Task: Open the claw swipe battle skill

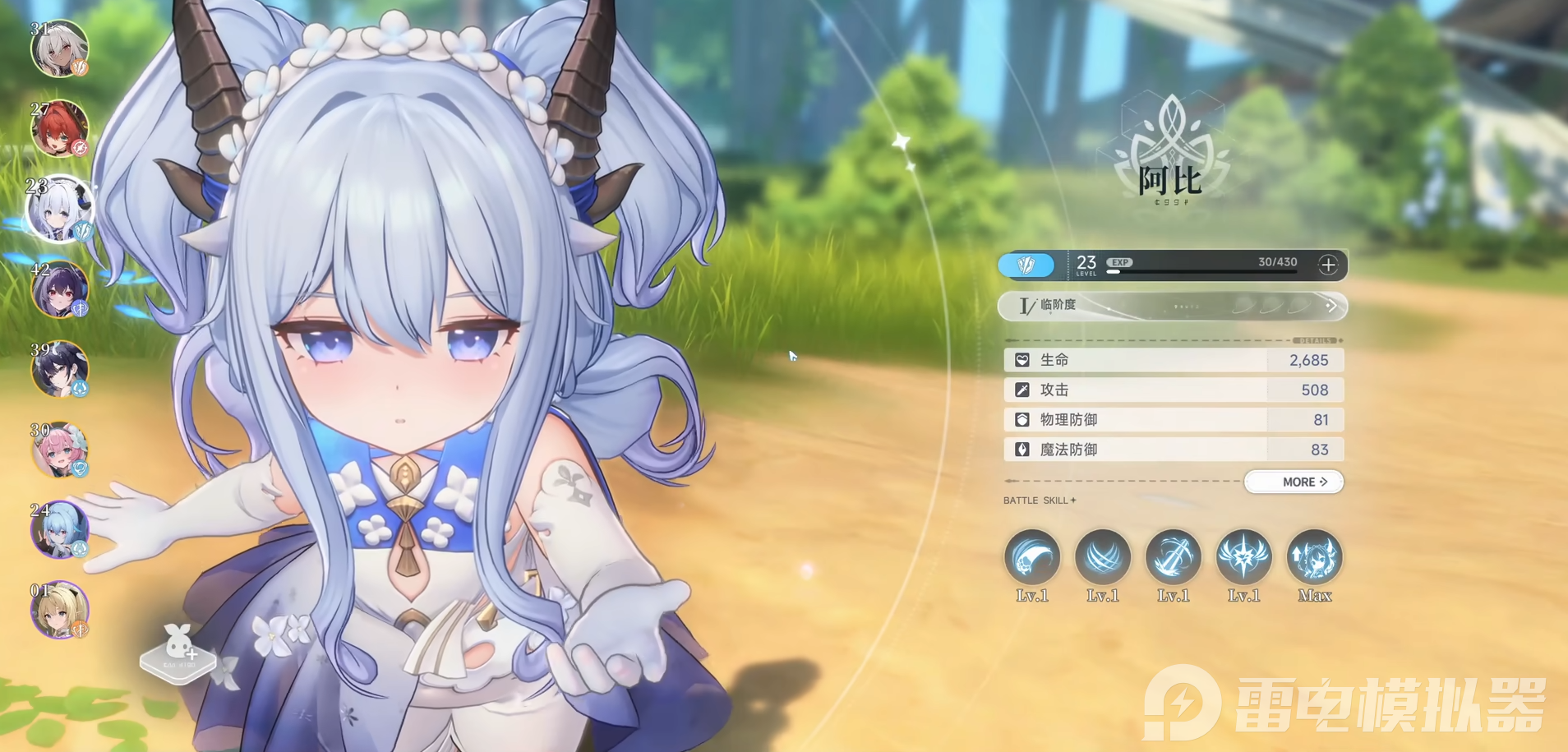Action: click(1032, 557)
